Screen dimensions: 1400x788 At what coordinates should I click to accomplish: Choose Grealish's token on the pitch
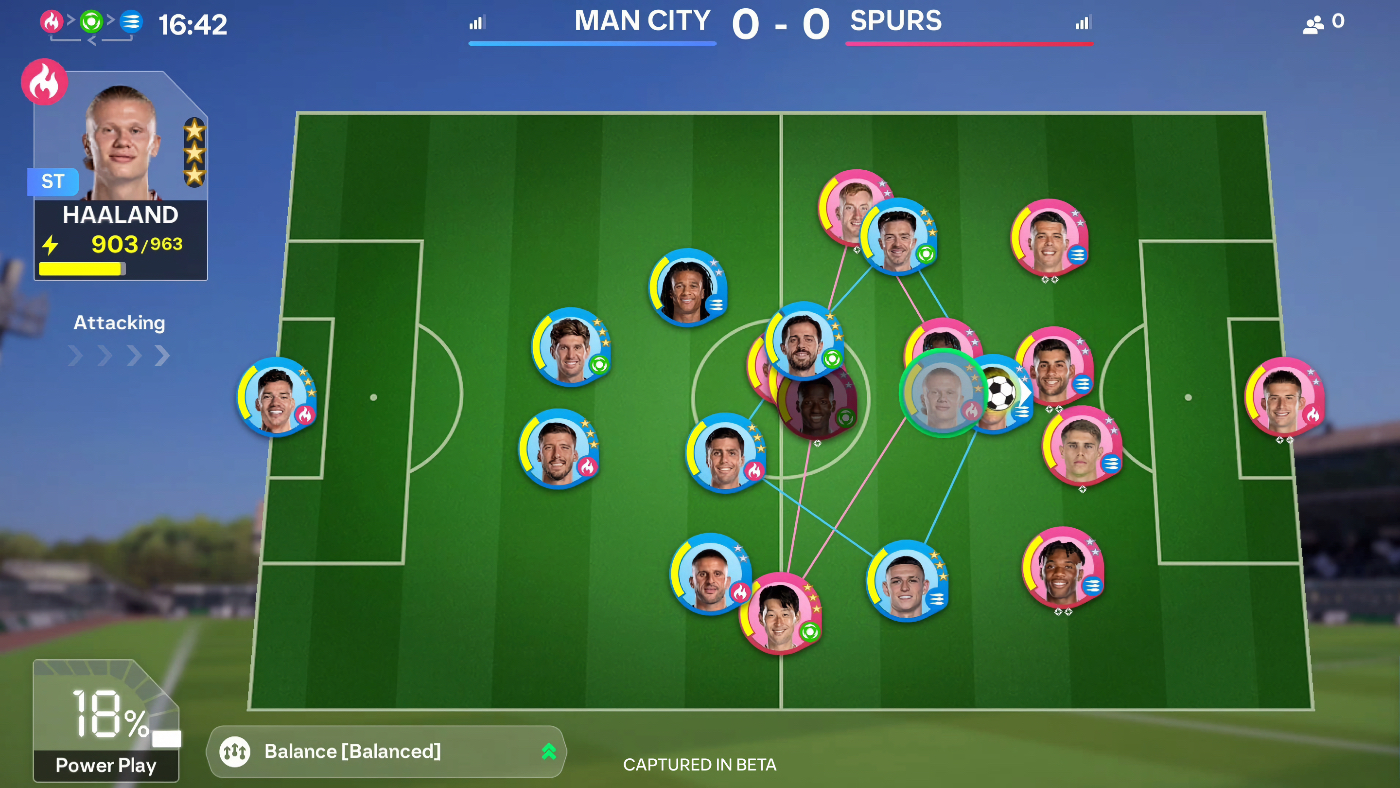[x=898, y=236]
